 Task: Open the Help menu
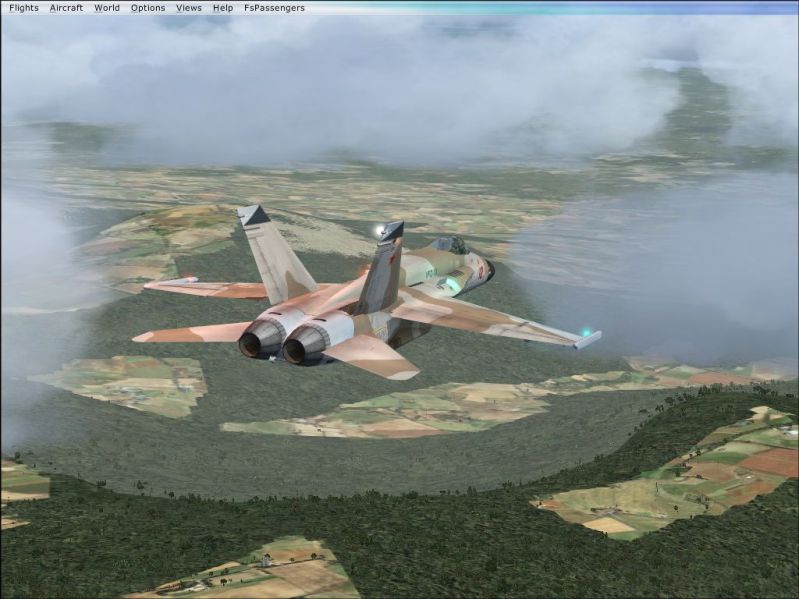(x=223, y=8)
